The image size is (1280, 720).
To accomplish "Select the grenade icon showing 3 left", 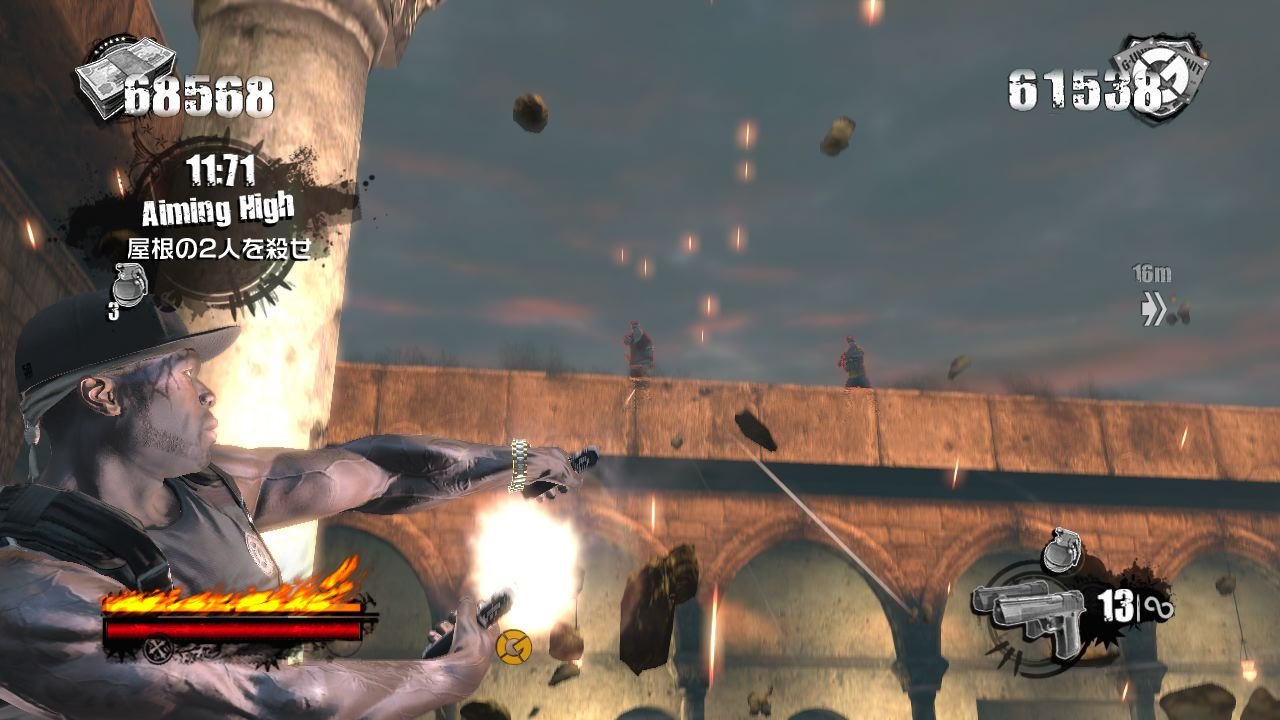I will (x=128, y=285).
